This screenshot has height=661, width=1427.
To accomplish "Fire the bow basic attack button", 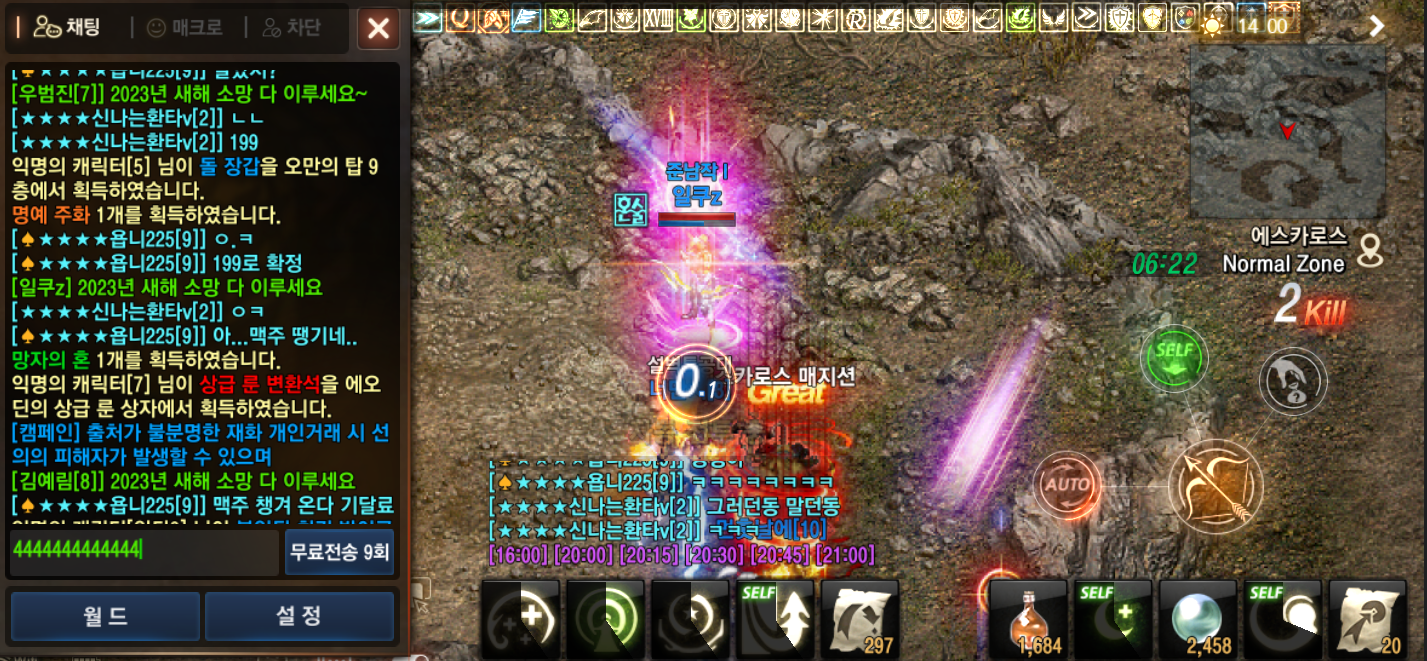I will (x=1215, y=487).
